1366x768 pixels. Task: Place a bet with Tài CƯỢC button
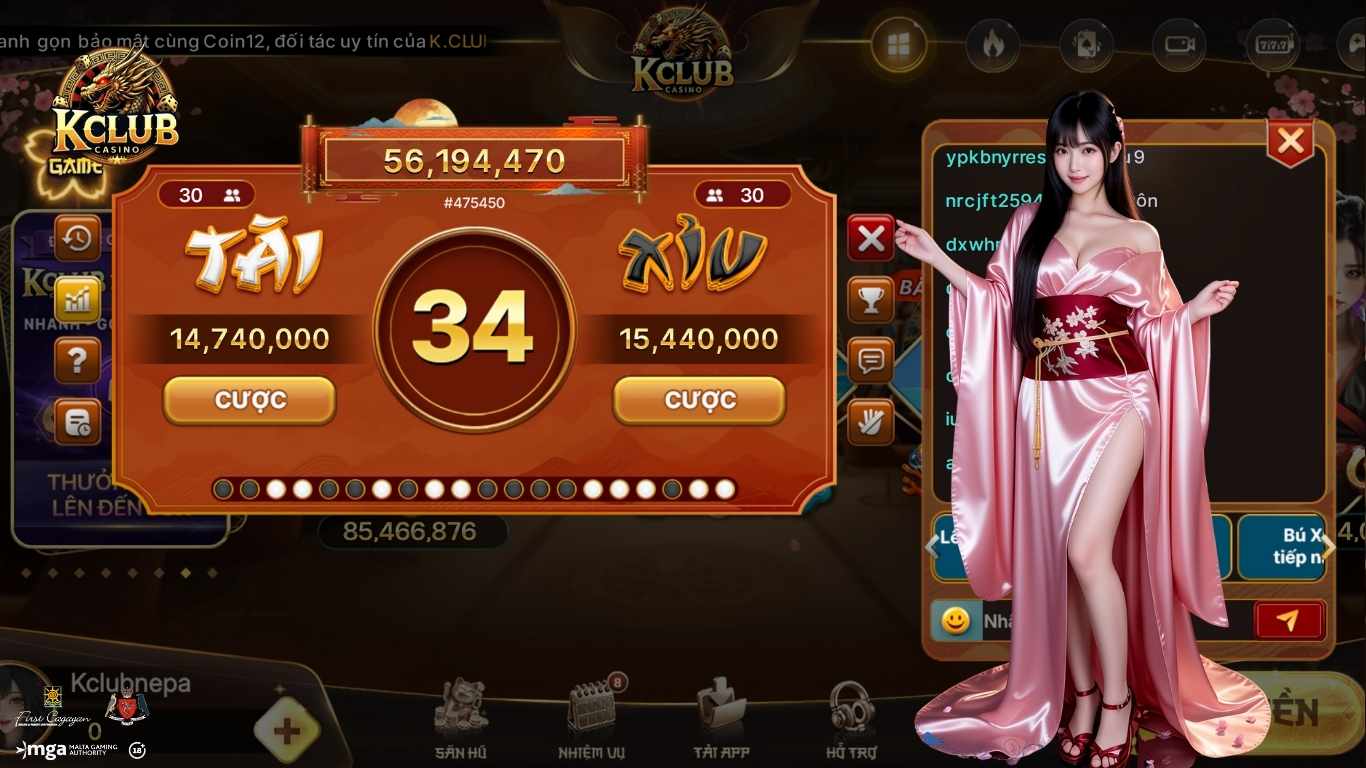click(249, 400)
